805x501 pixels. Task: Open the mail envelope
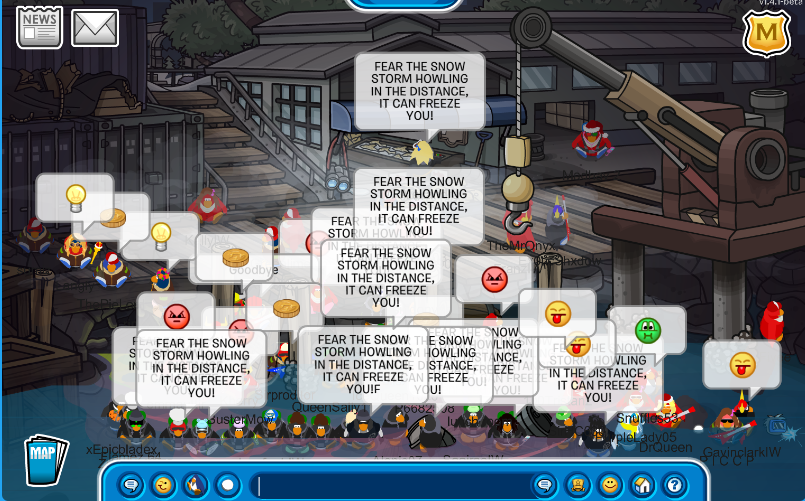(x=94, y=28)
